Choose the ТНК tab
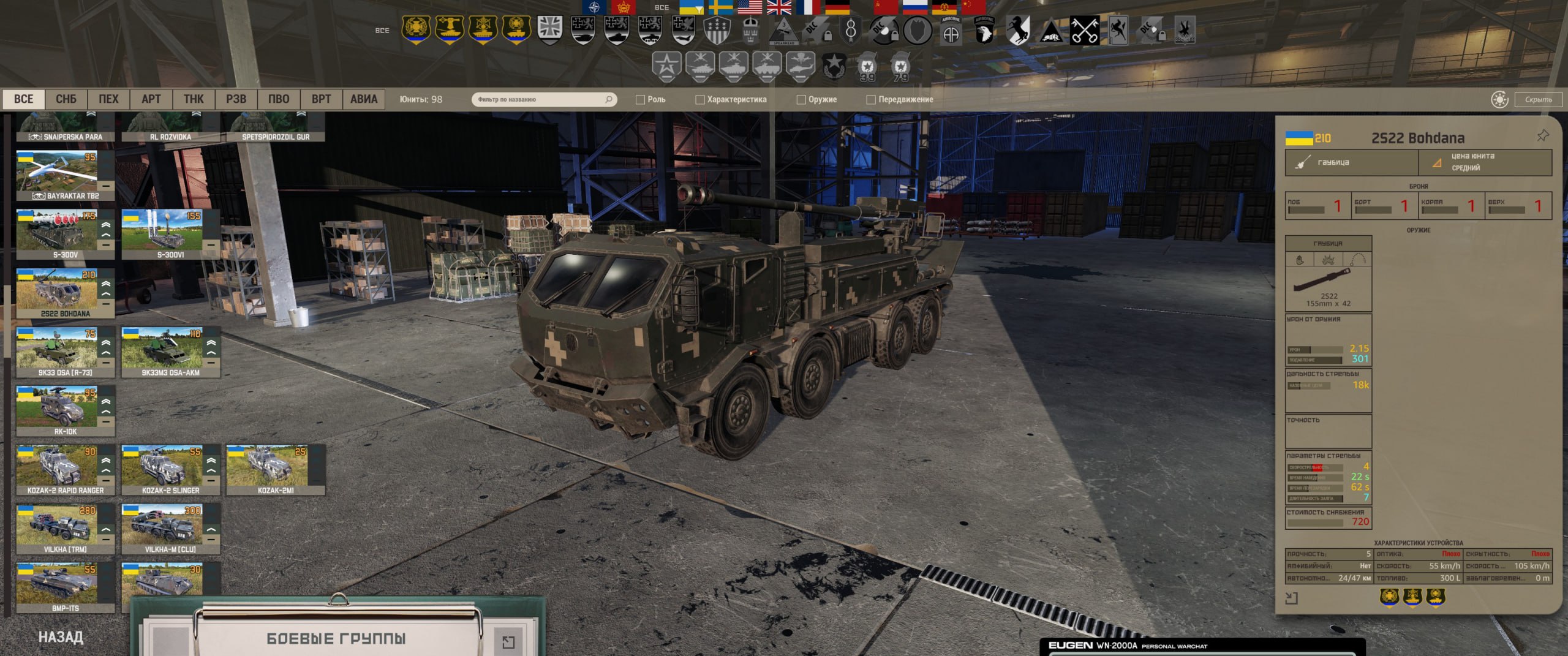 point(194,99)
